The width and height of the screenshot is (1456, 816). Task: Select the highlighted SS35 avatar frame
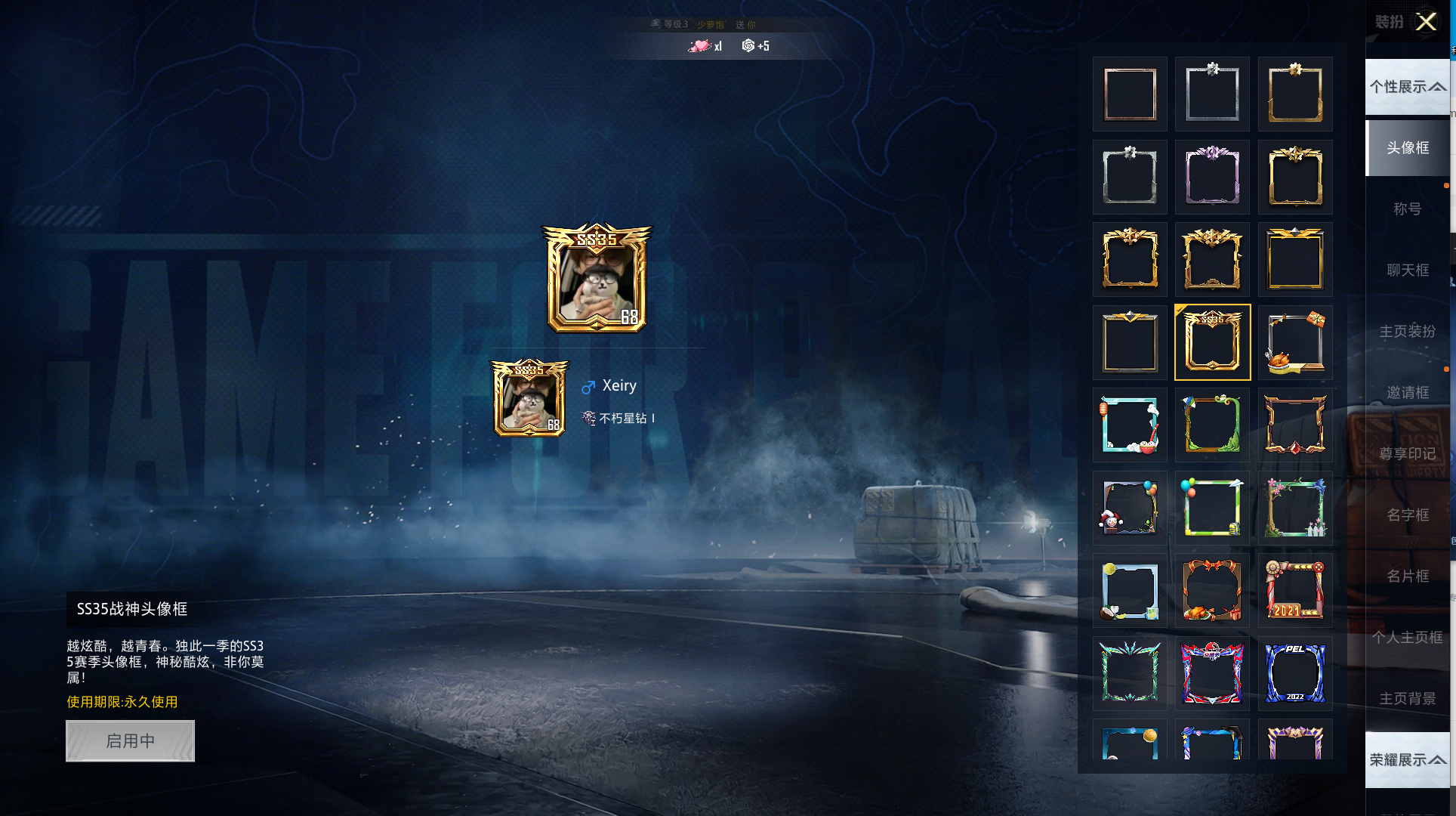coord(1212,342)
